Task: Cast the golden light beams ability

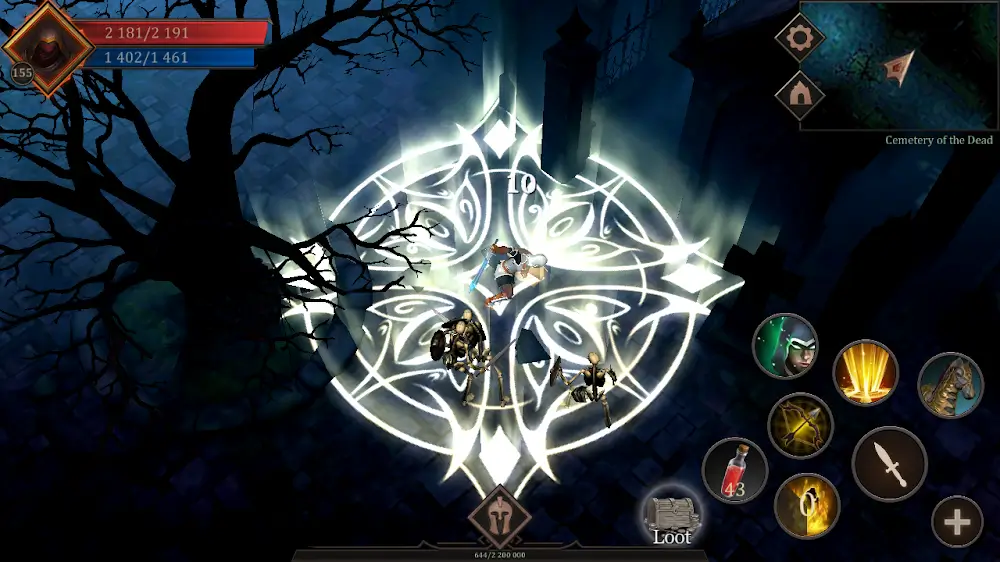Action: tap(865, 372)
